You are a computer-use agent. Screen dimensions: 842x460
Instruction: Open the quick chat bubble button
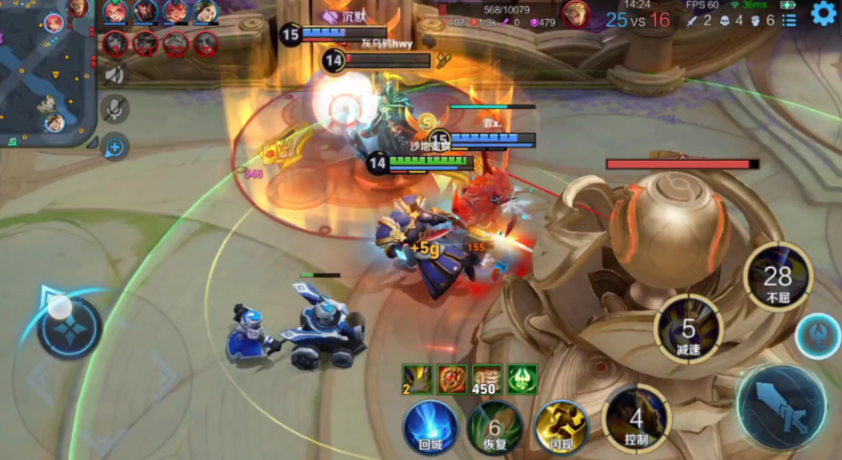[115, 147]
